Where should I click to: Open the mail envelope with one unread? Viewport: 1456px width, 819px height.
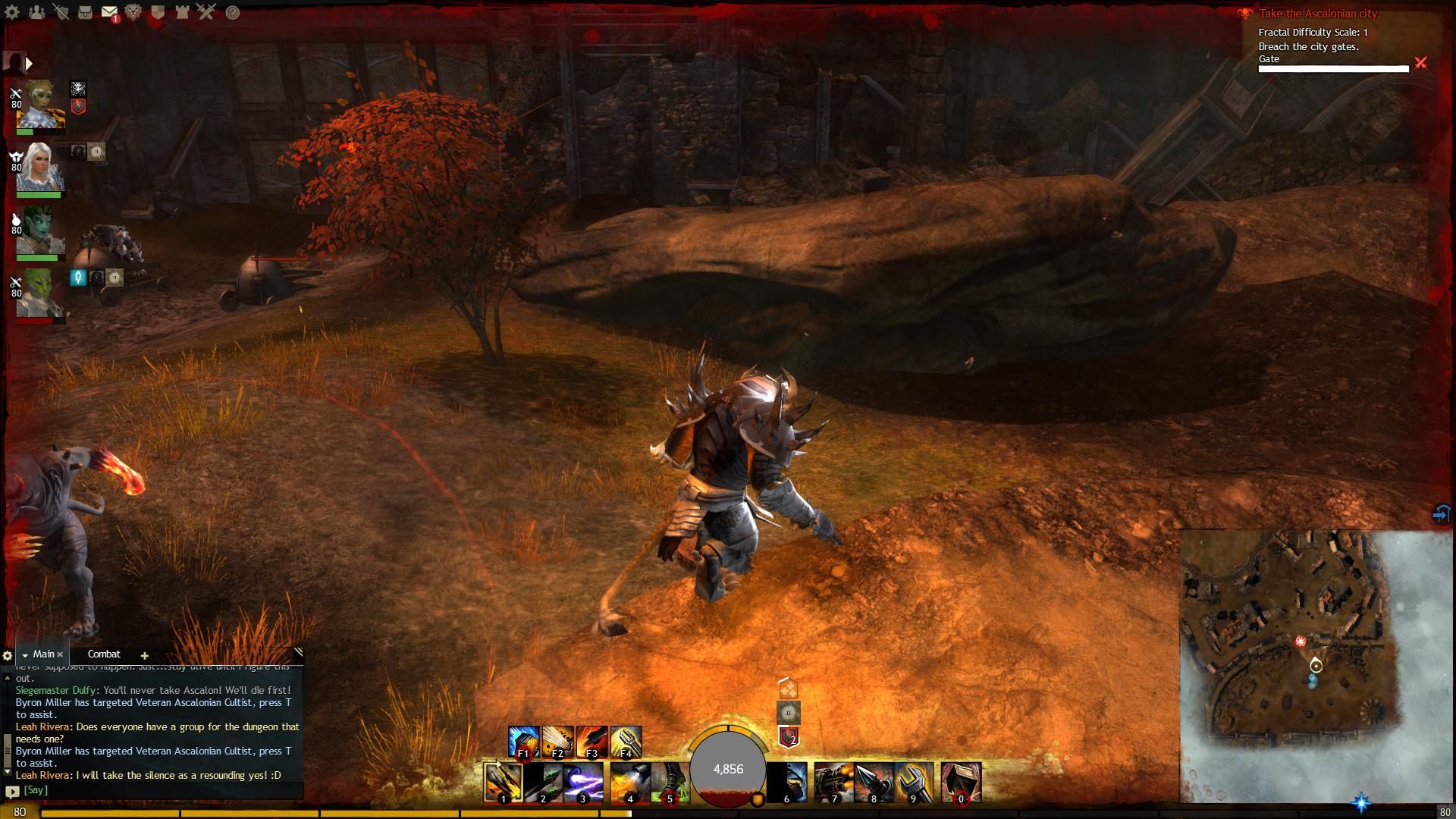pos(109,12)
